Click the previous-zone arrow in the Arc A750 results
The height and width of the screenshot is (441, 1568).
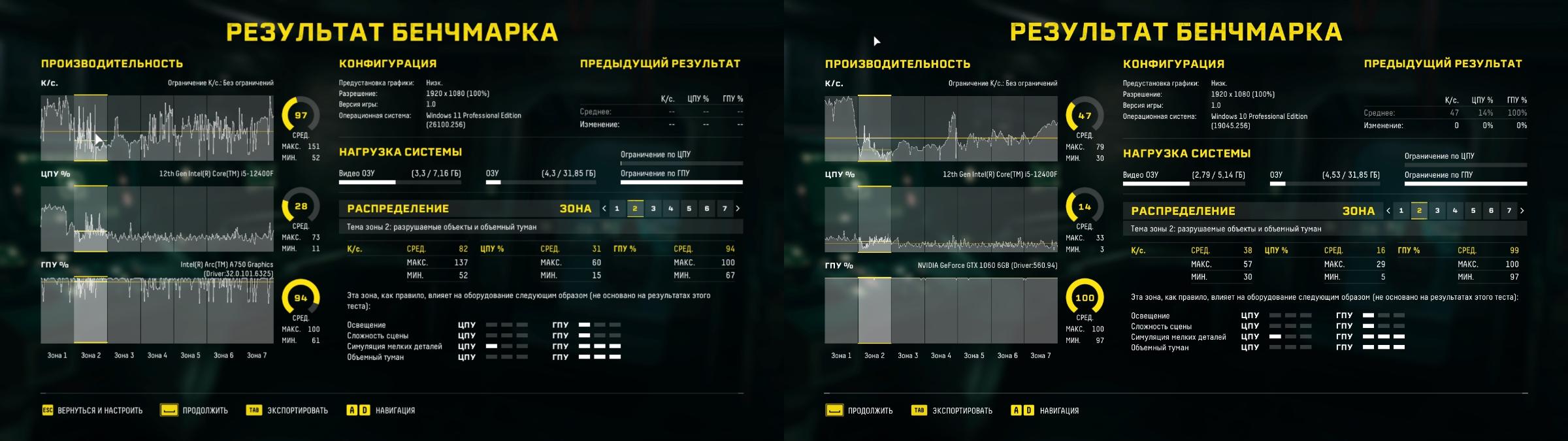tap(604, 208)
